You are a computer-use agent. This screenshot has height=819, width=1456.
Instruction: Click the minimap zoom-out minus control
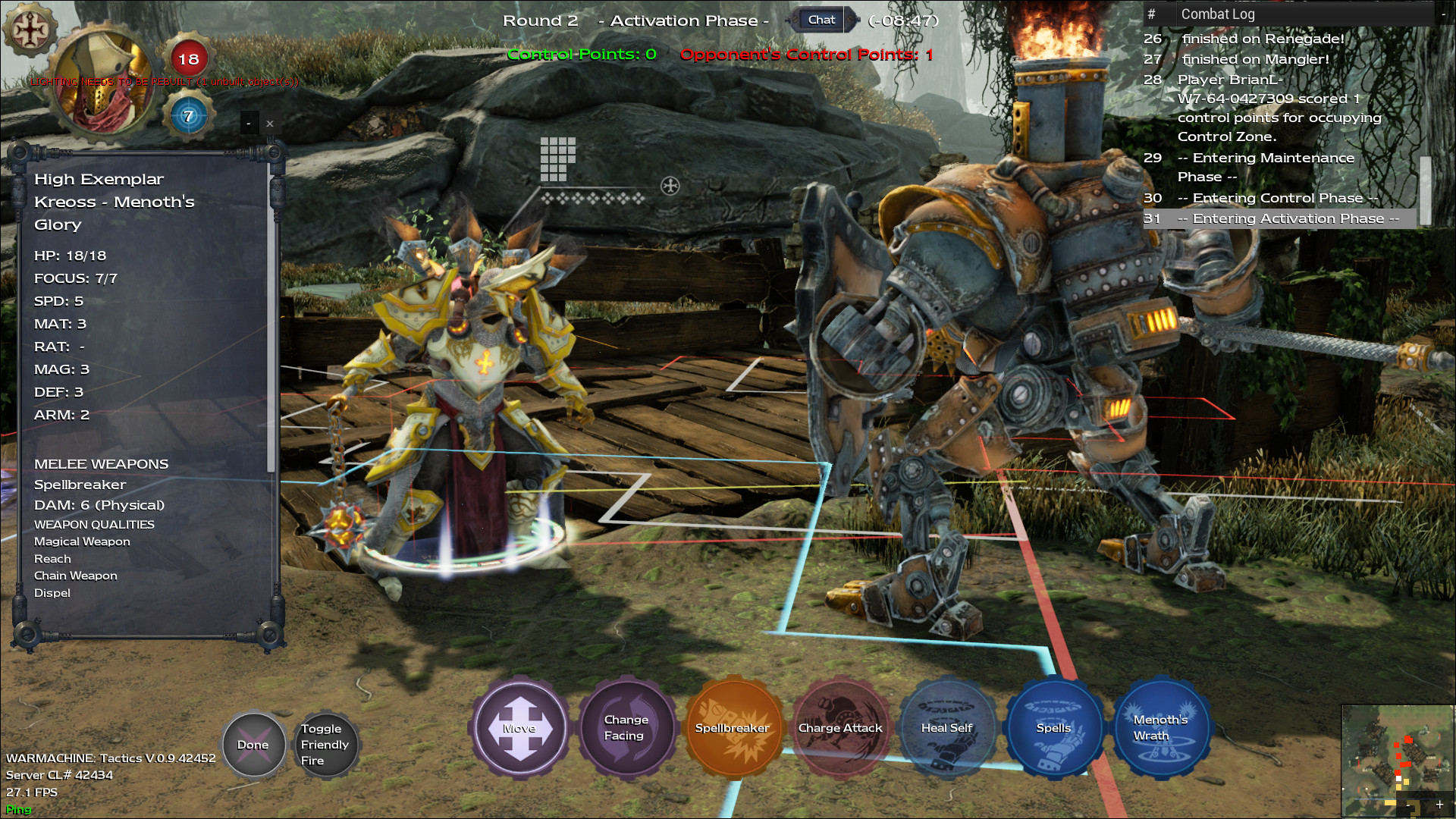point(1408,807)
